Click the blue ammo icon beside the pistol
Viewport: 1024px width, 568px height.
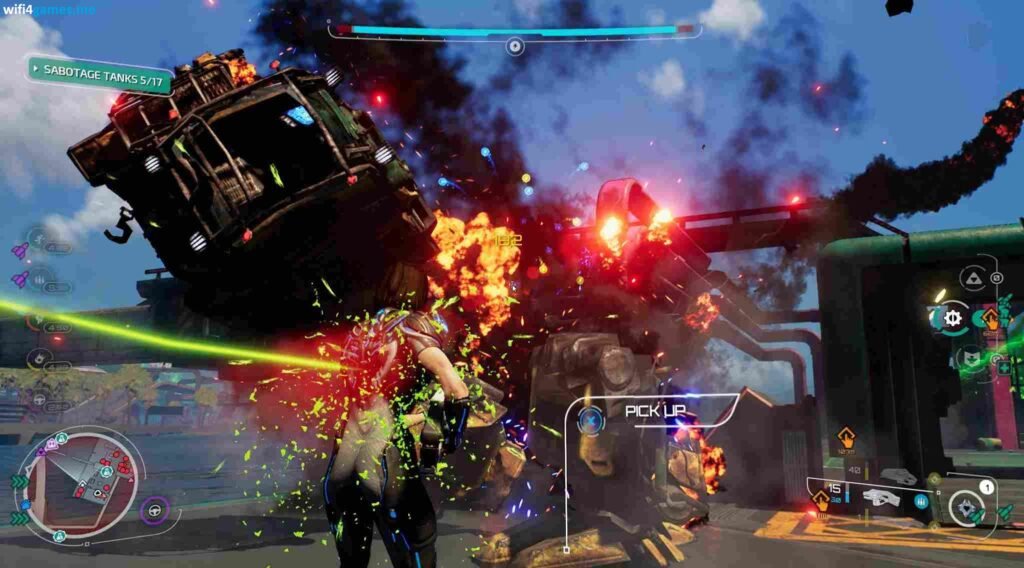[x=920, y=502]
